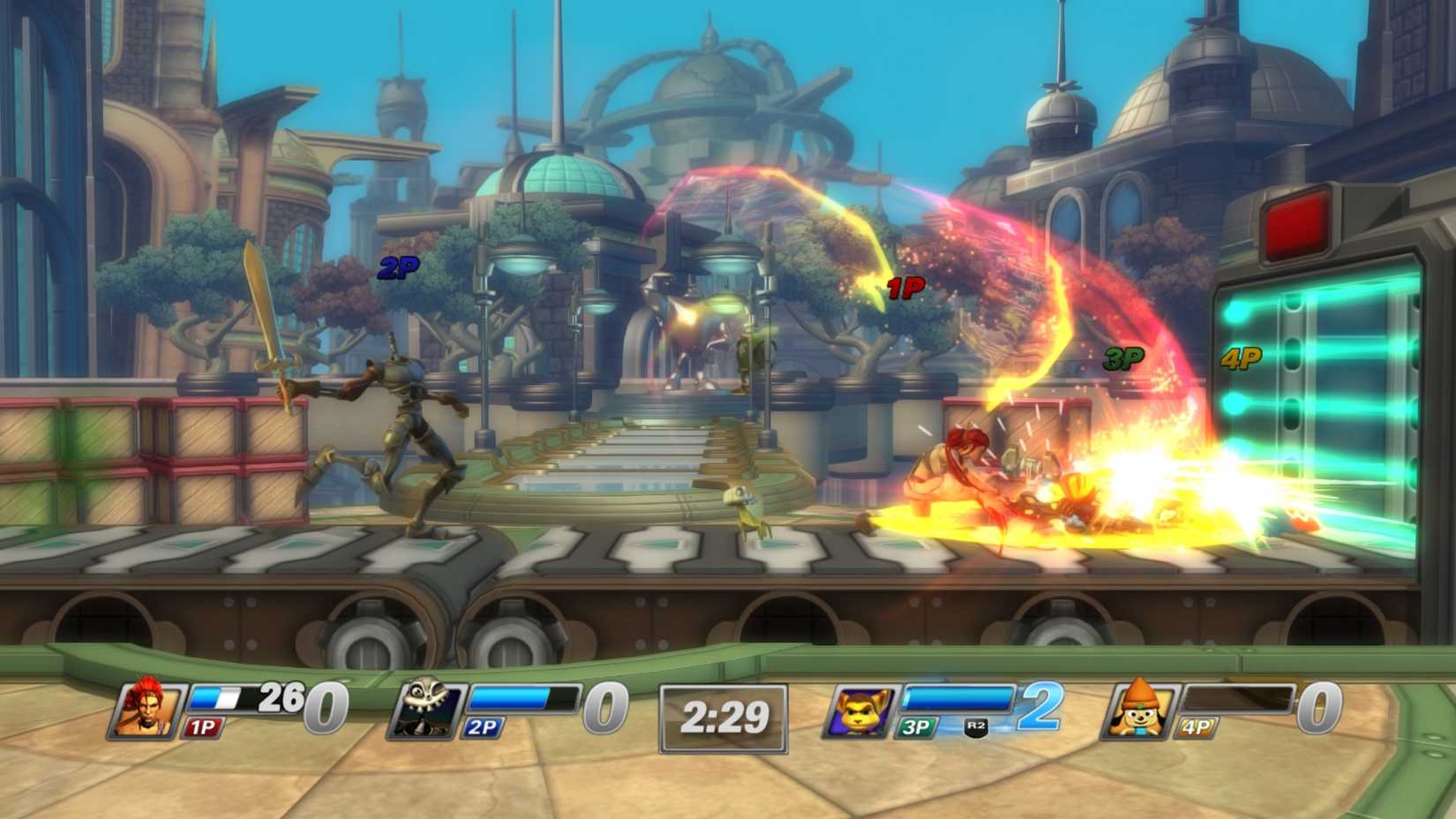Click Nariko's 1P character portrait
The image size is (1456, 819).
(146, 711)
